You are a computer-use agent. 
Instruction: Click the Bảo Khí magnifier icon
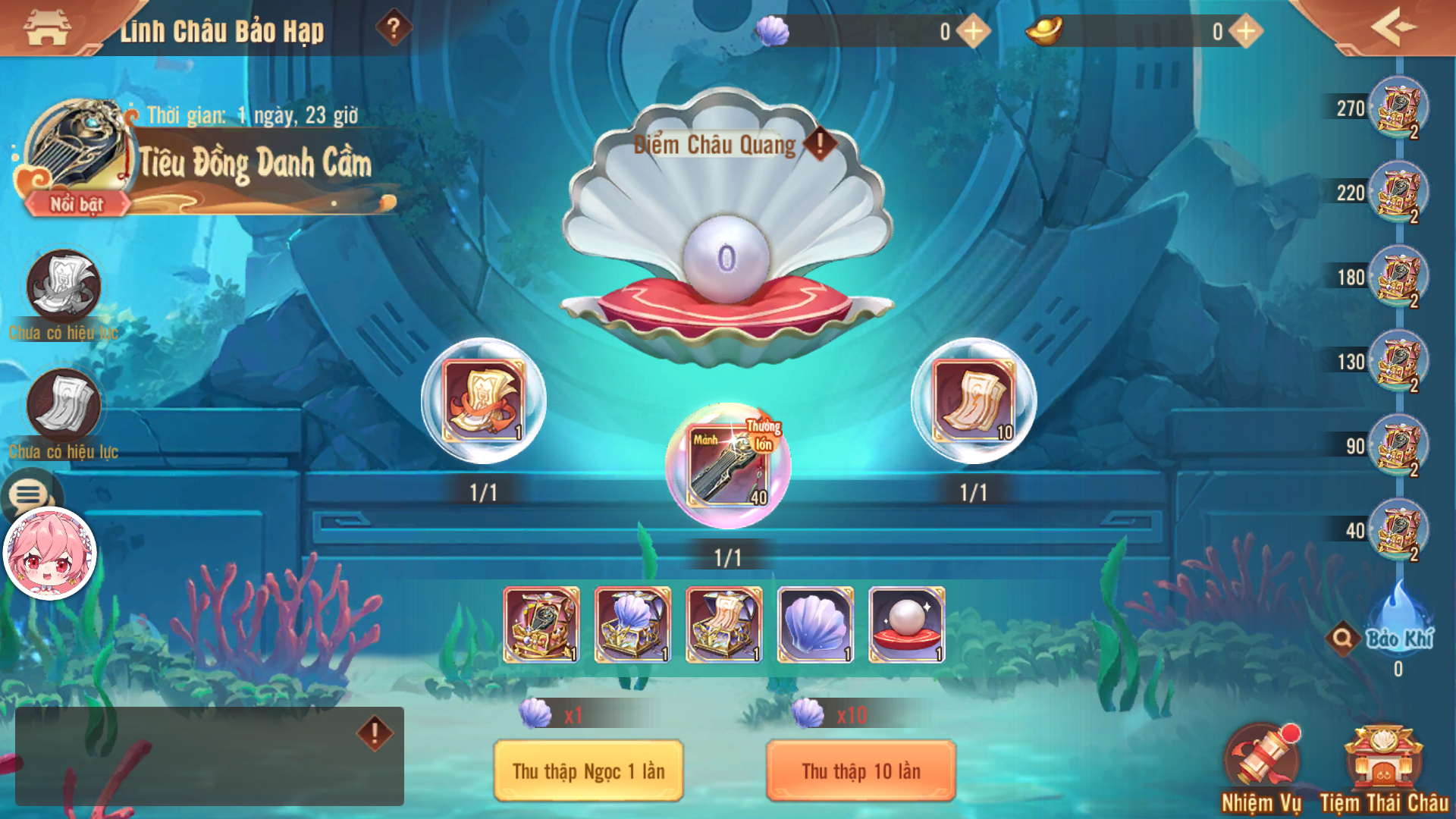tap(1342, 639)
